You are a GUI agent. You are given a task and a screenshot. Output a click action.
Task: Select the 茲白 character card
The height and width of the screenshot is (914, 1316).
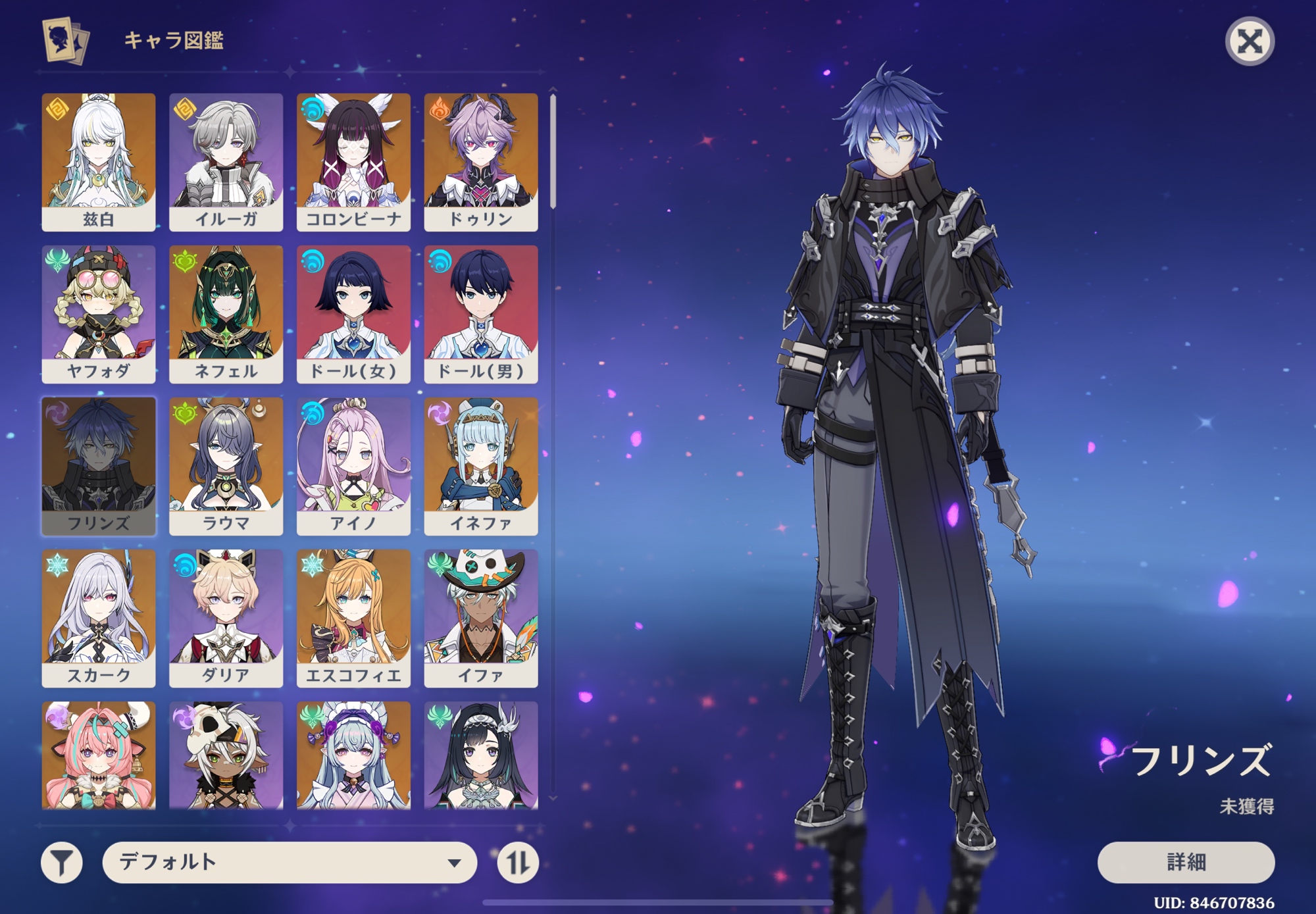pos(99,161)
